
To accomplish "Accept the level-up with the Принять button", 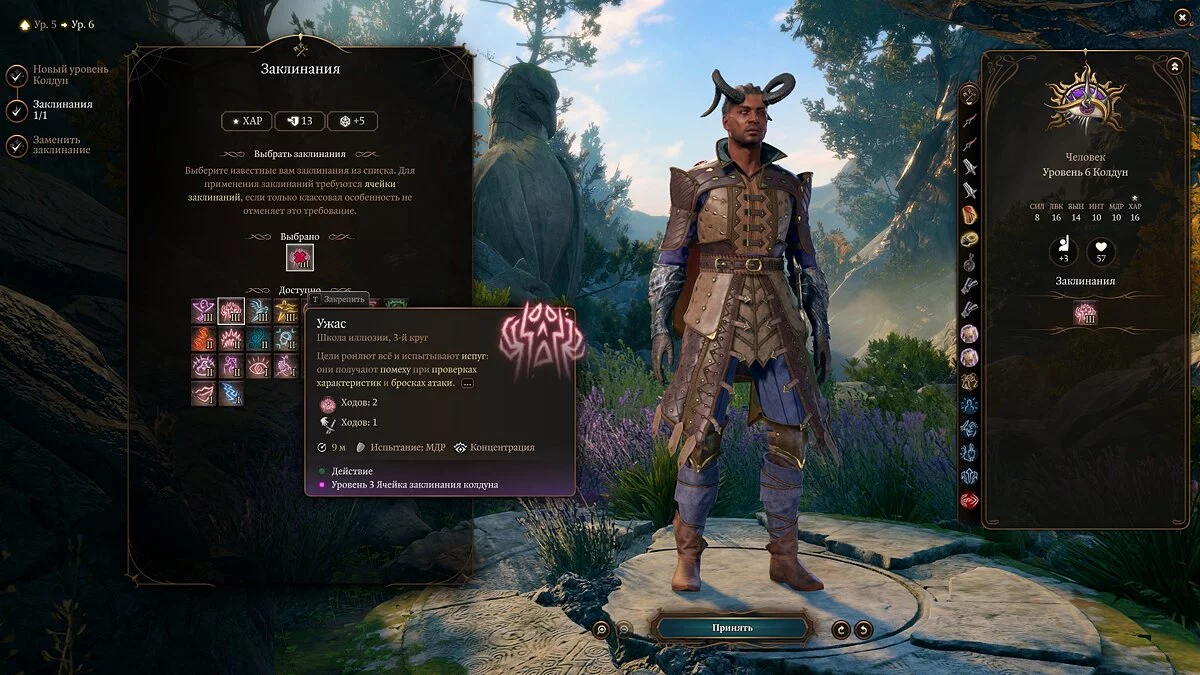I will point(732,628).
